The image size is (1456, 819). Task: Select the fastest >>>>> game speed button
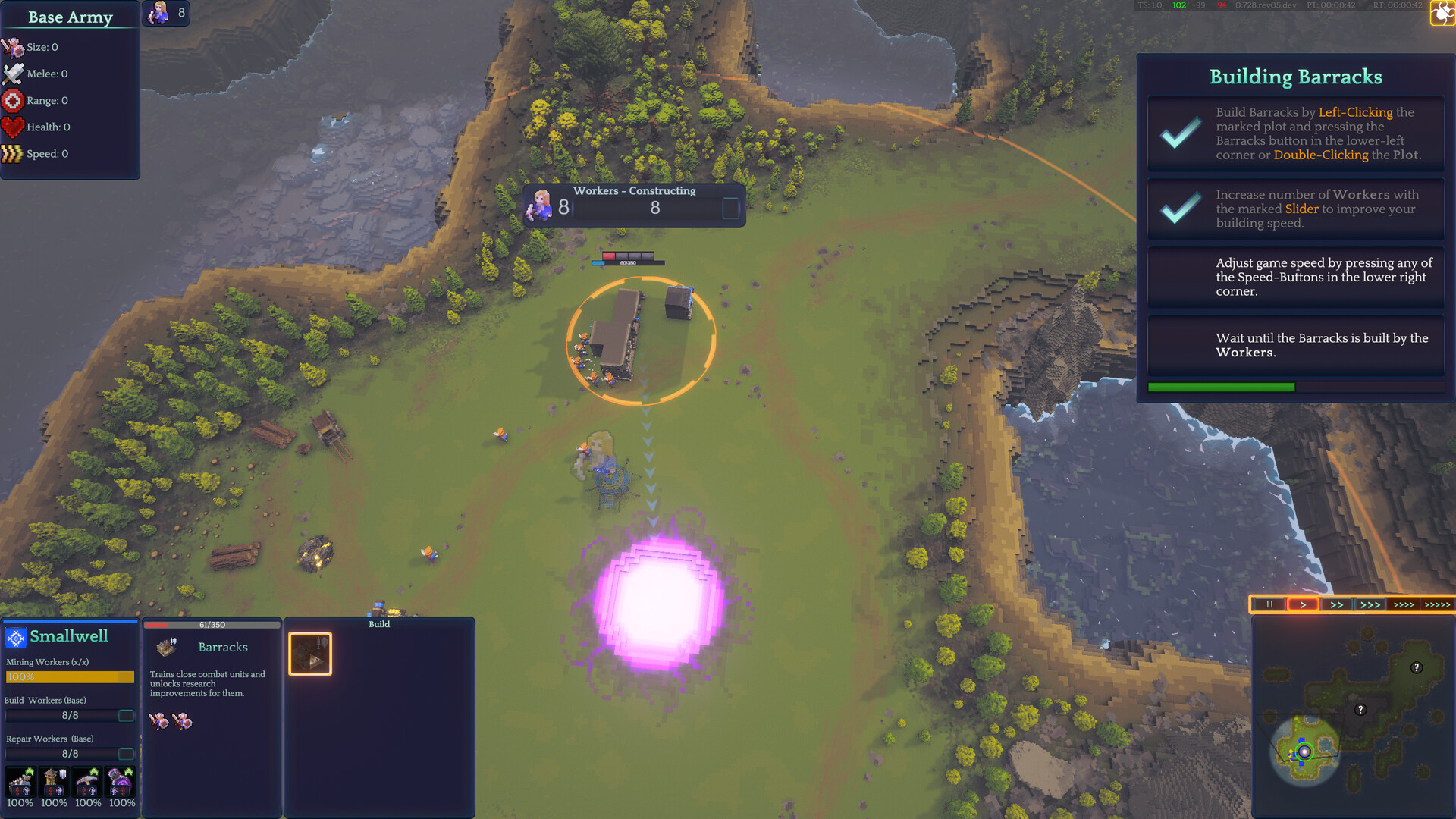click(1436, 604)
